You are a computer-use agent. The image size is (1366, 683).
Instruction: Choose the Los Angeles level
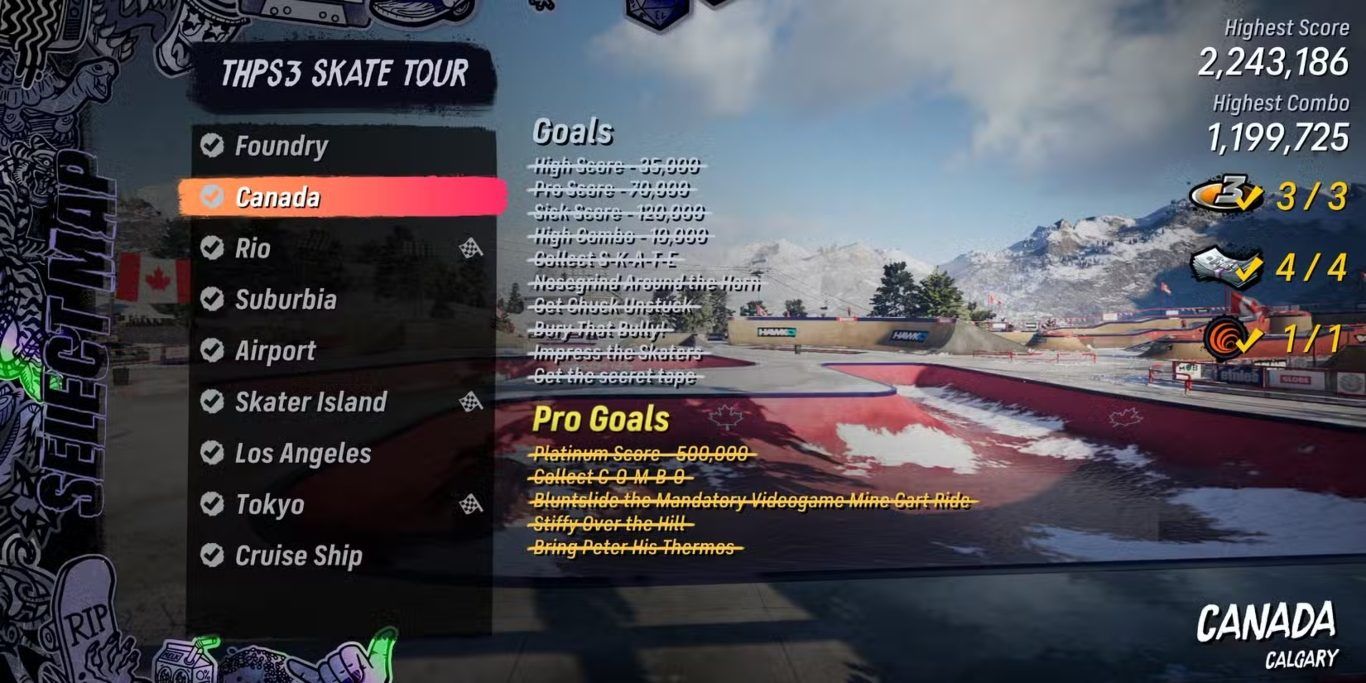click(302, 454)
